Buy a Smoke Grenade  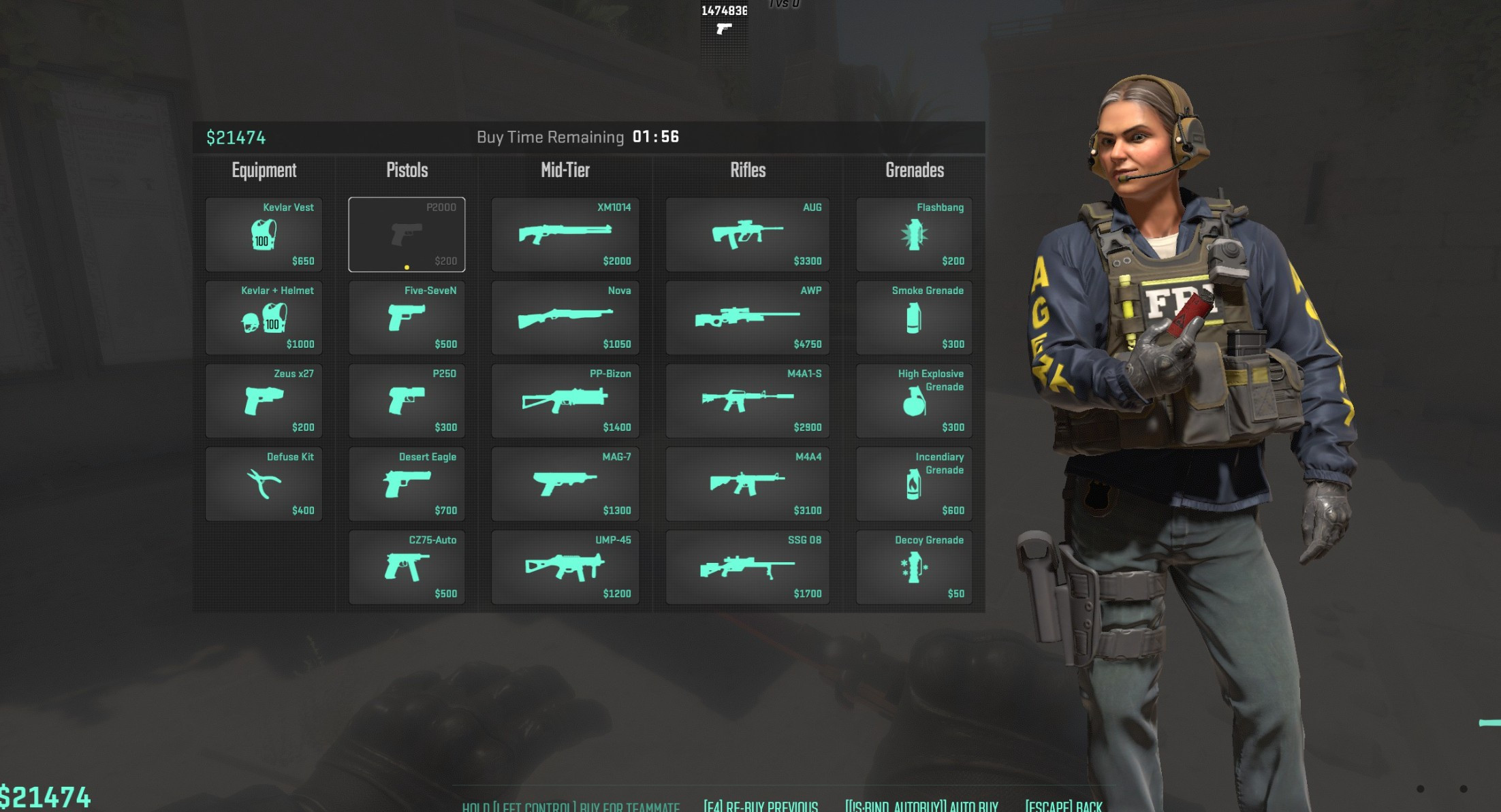913,318
